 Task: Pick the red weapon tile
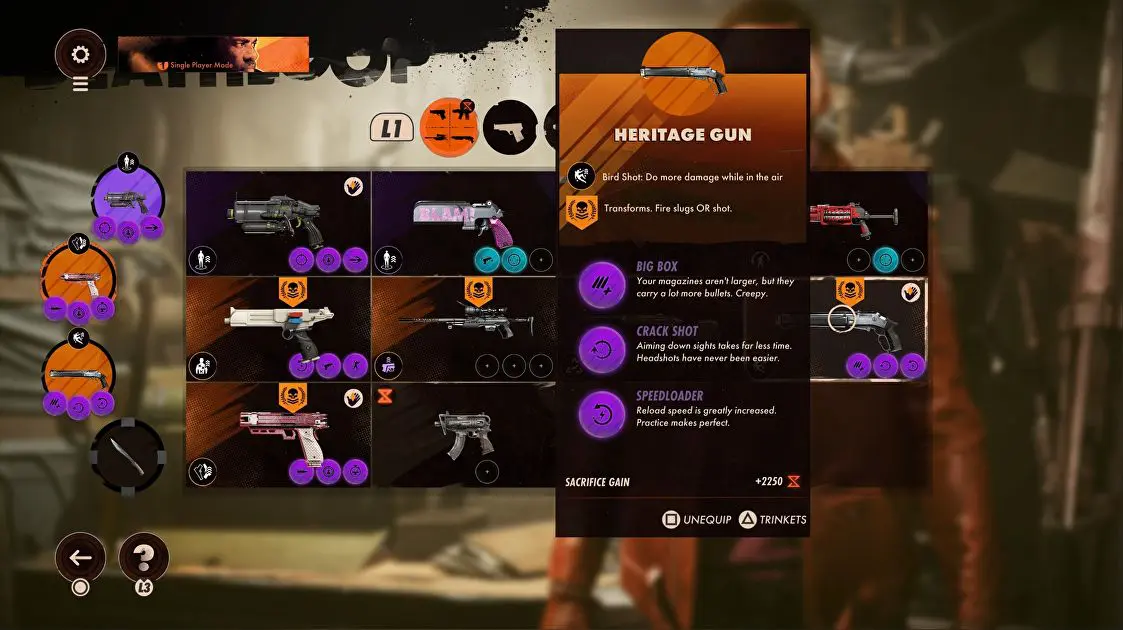tap(868, 223)
